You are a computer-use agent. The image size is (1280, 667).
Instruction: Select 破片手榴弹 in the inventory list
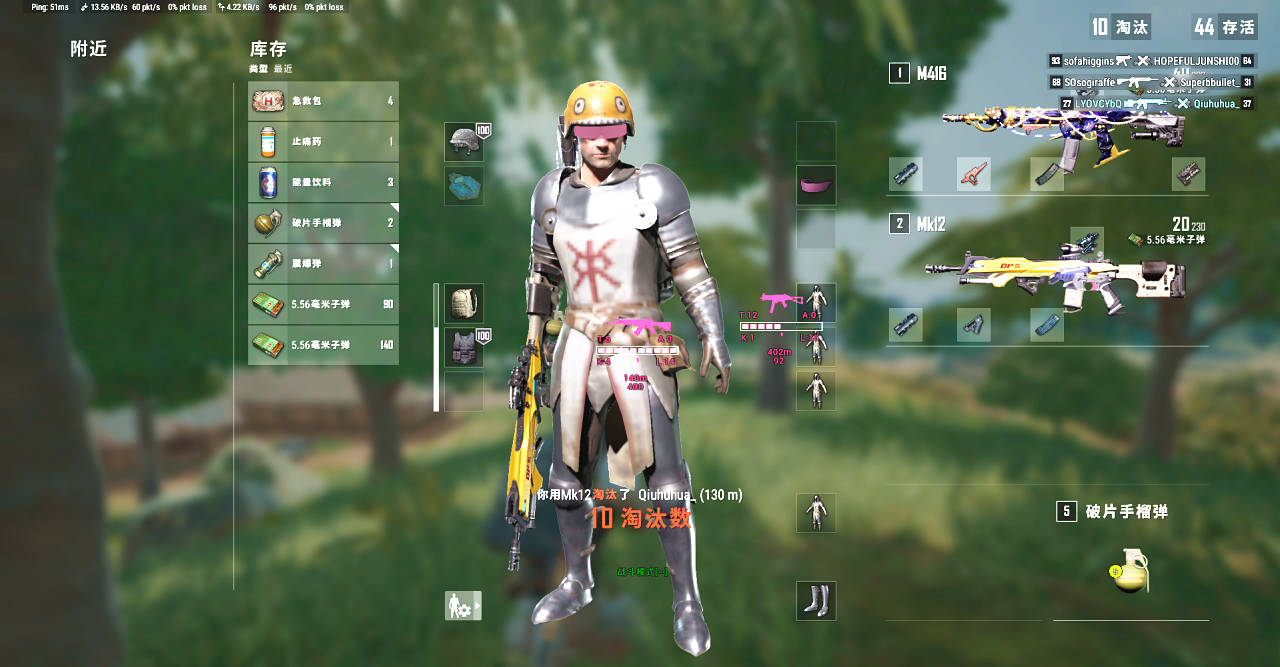[x=323, y=223]
